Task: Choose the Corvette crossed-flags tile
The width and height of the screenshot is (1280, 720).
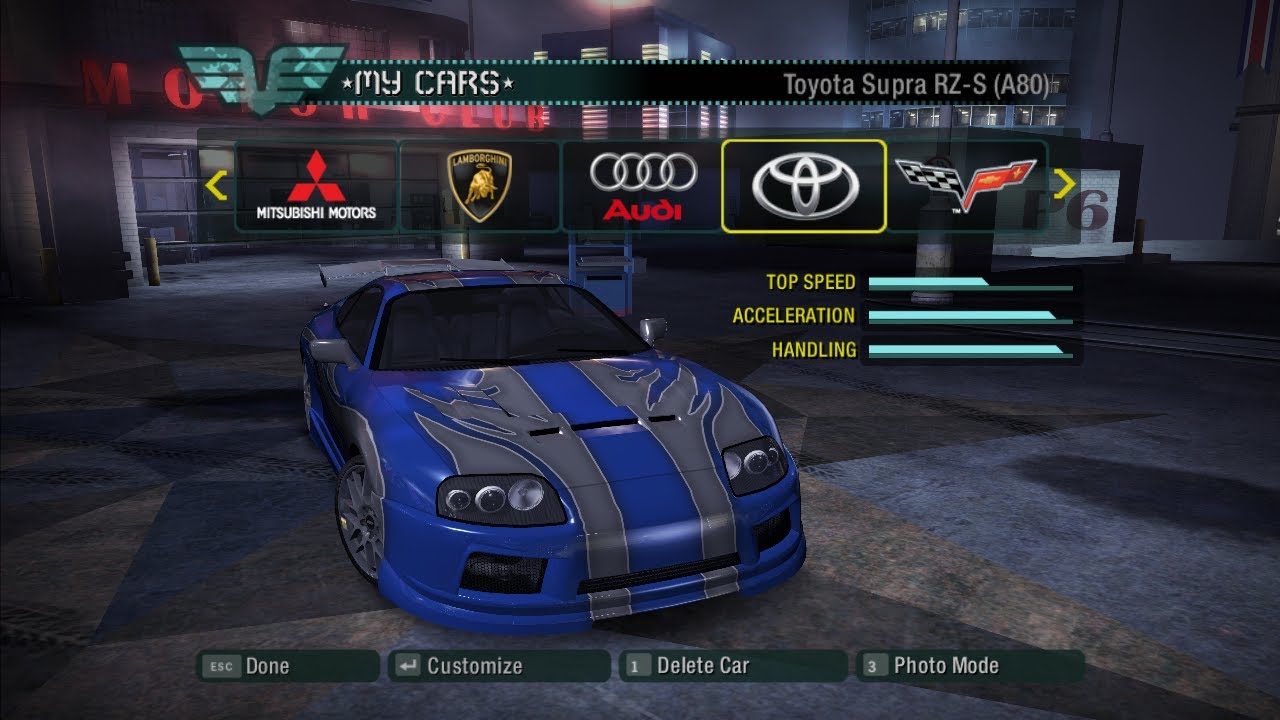Action: (x=965, y=186)
